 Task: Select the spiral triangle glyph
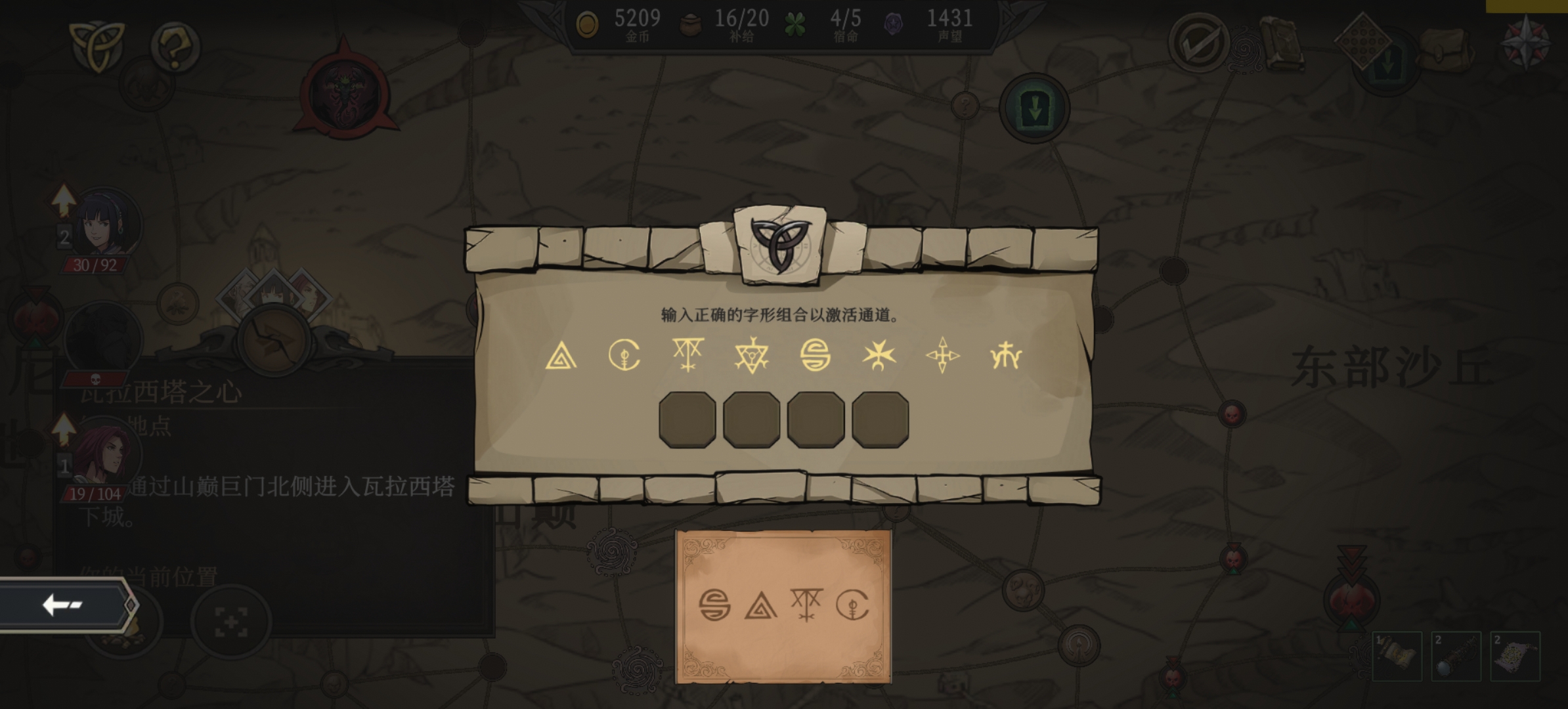[561, 356]
